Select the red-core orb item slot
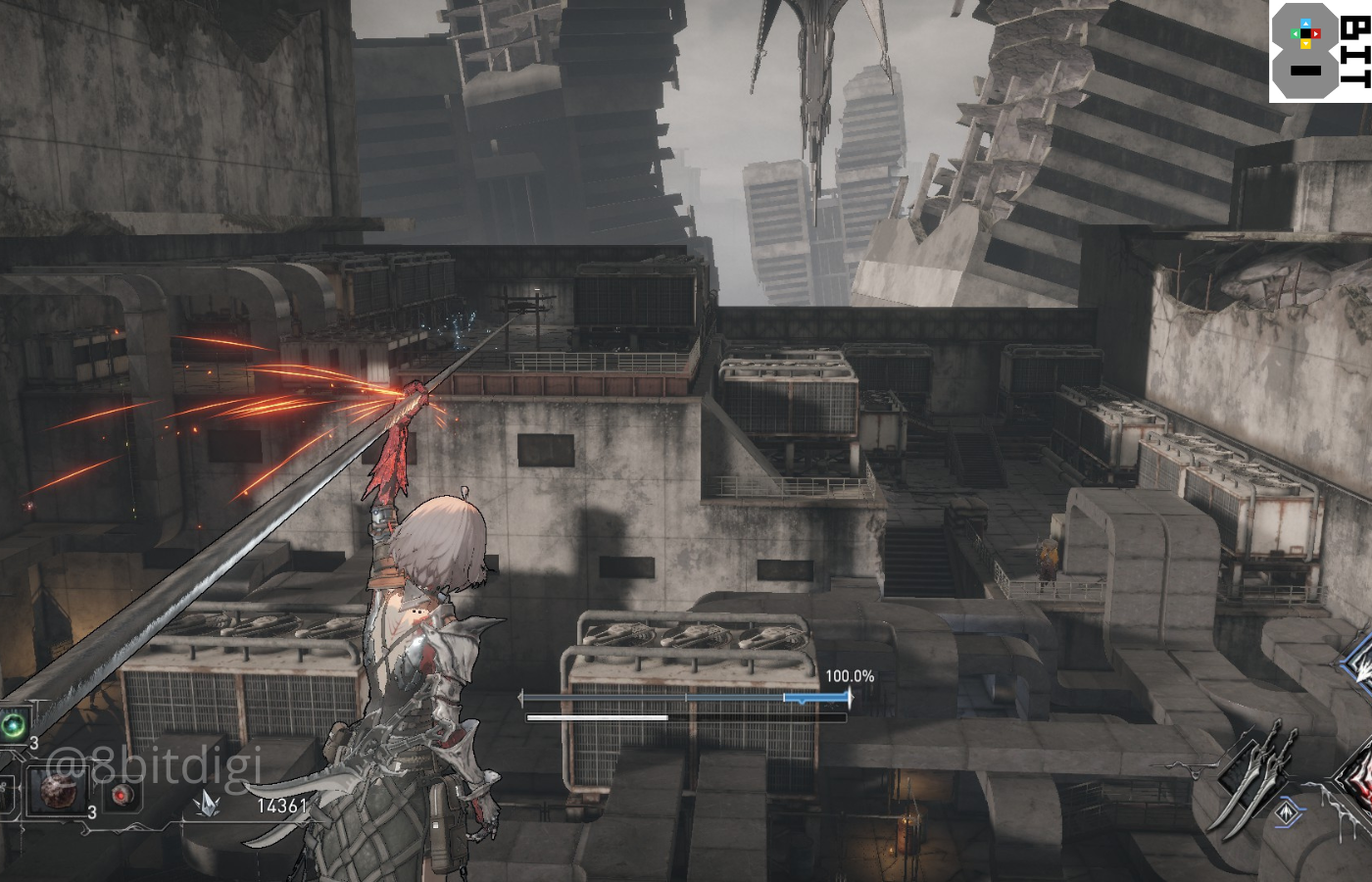The height and width of the screenshot is (882, 1372). point(121,794)
